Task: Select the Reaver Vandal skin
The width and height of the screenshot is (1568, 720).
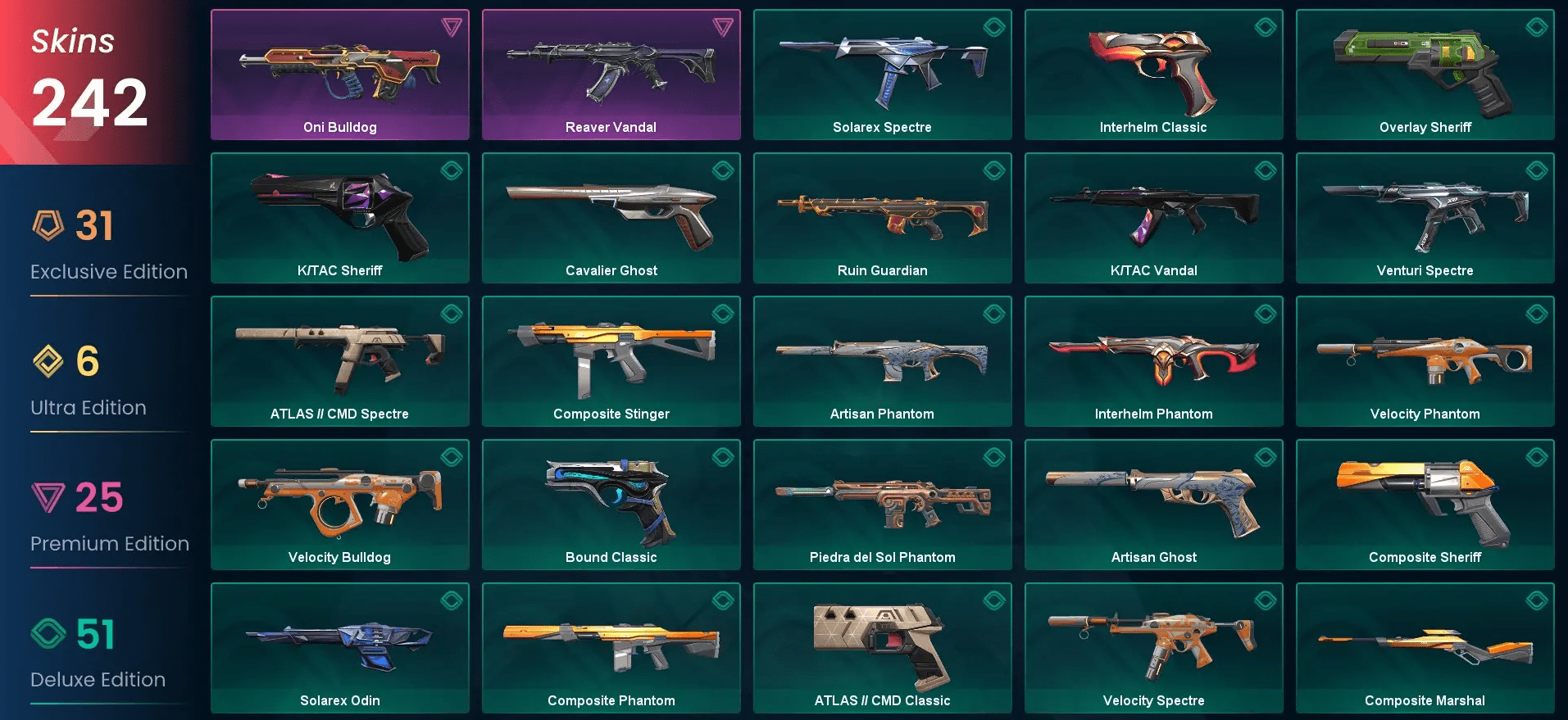Action: 611,74
